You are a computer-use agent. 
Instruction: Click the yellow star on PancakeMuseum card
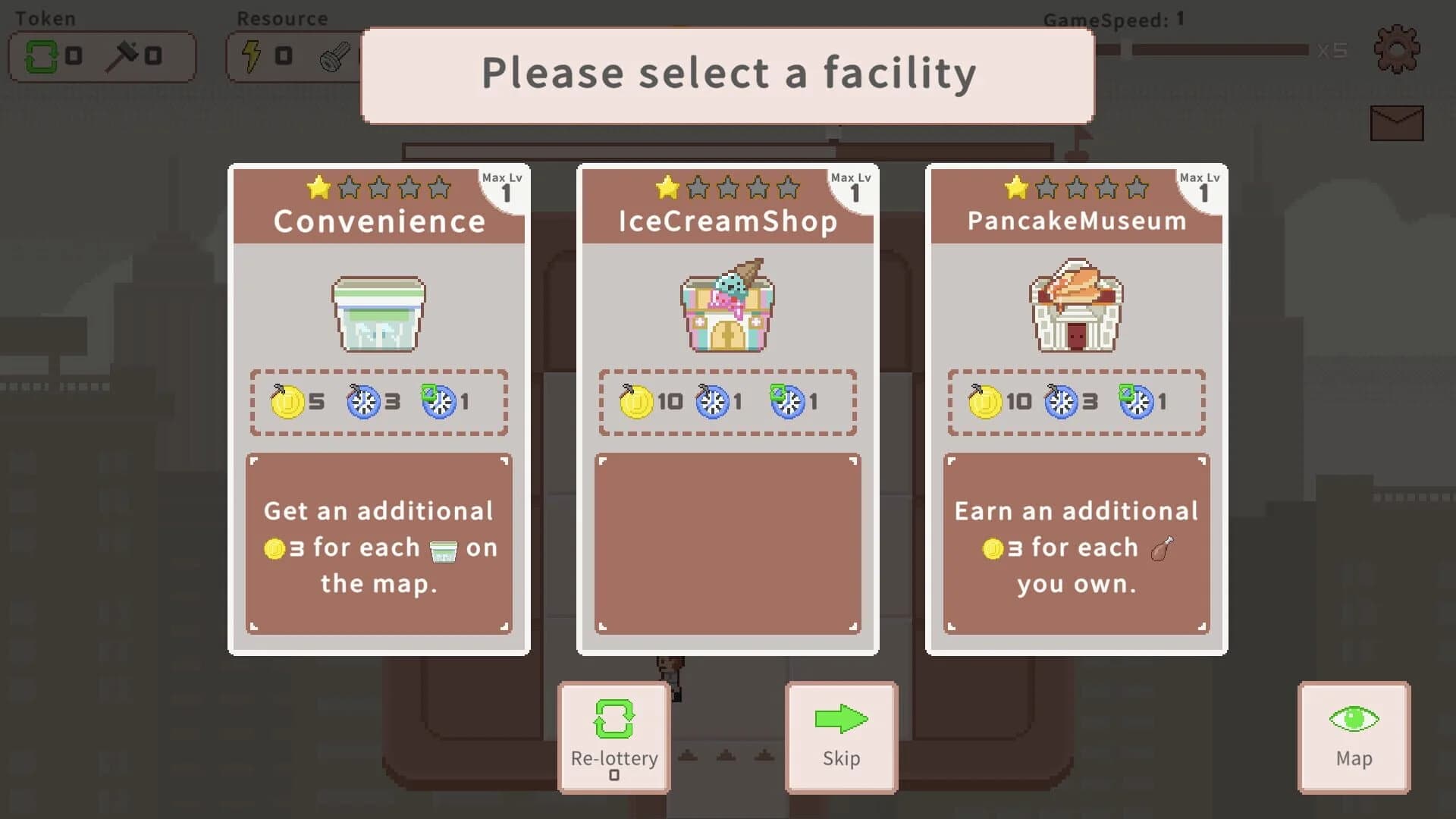point(1015,188)
